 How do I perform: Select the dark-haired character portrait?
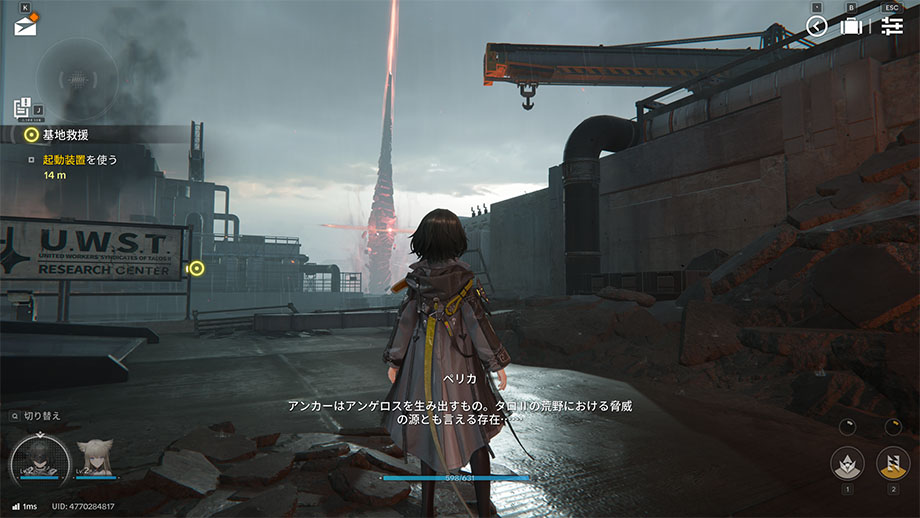(x=40, y=458)
